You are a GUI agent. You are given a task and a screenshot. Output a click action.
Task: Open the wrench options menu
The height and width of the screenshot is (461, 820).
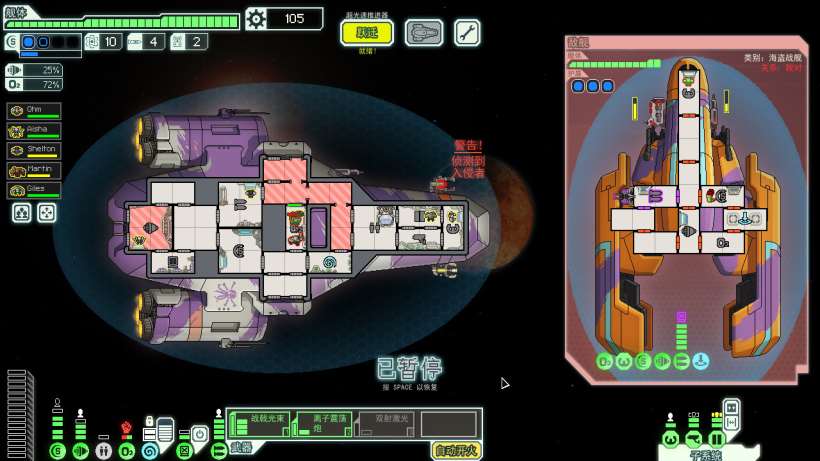(x=467, y=33)
